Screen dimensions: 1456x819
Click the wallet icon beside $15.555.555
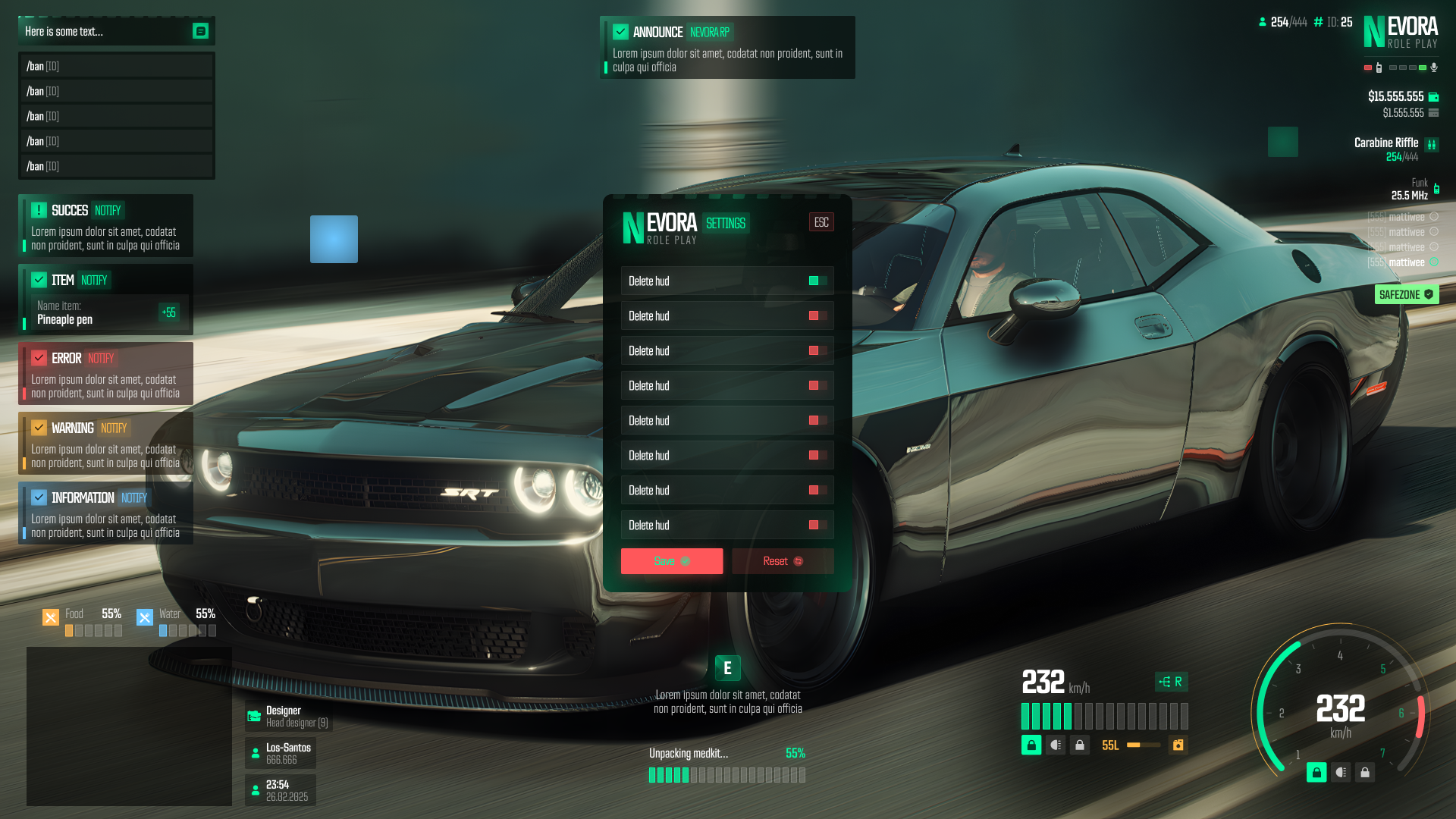click(x=1433, y=97)
